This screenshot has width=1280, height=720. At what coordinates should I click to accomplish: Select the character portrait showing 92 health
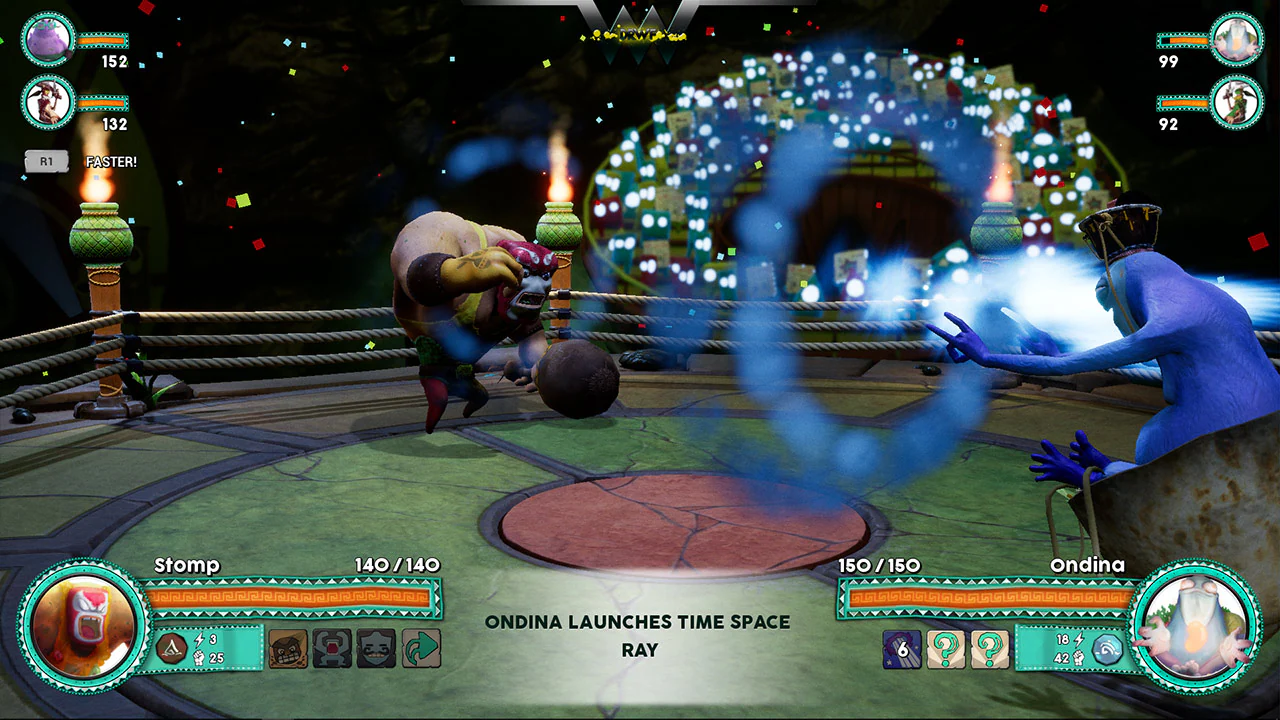[1235, 102]
